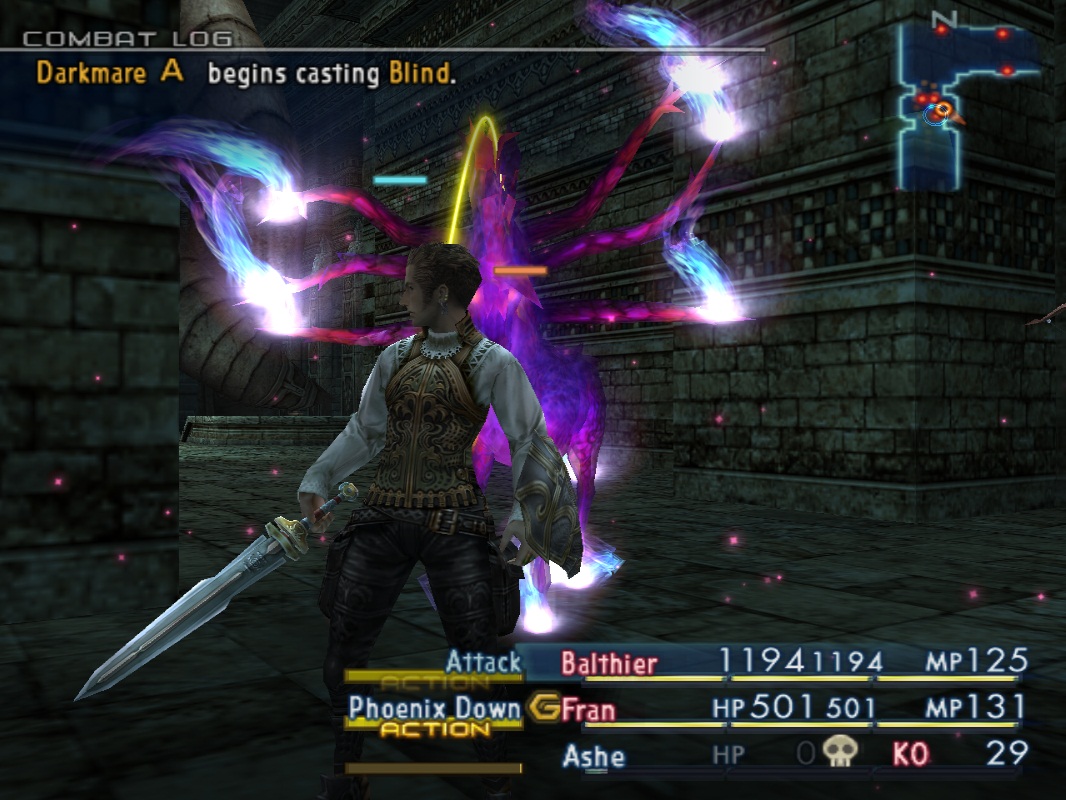The image size is (1066, 800).
Task: Click Fran's Phoenix Down action
Action: 435,709
